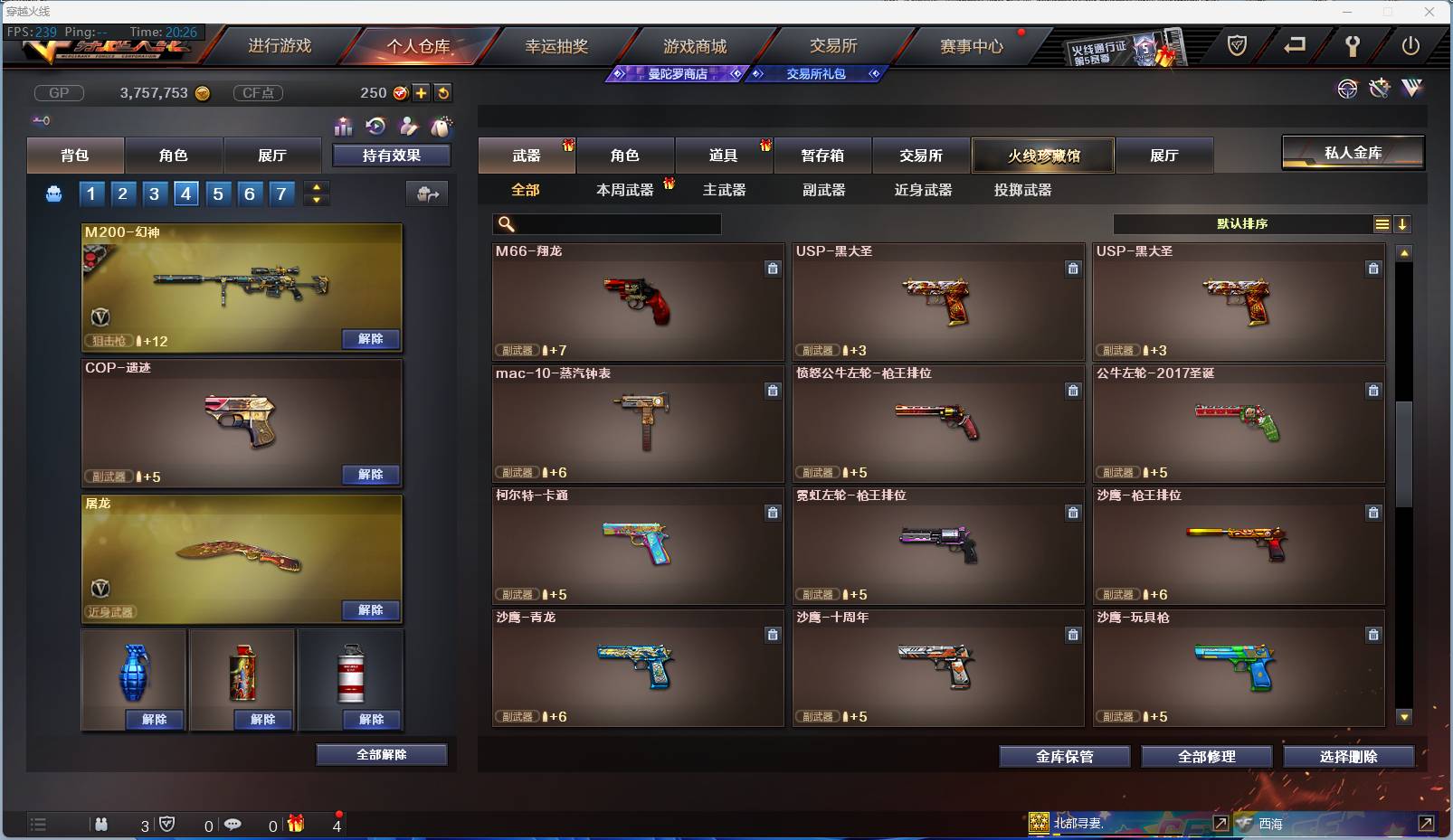Click the refresh icon next to GP balance
This screenshot has width=1453, height=840.
[x=442, y=92]
